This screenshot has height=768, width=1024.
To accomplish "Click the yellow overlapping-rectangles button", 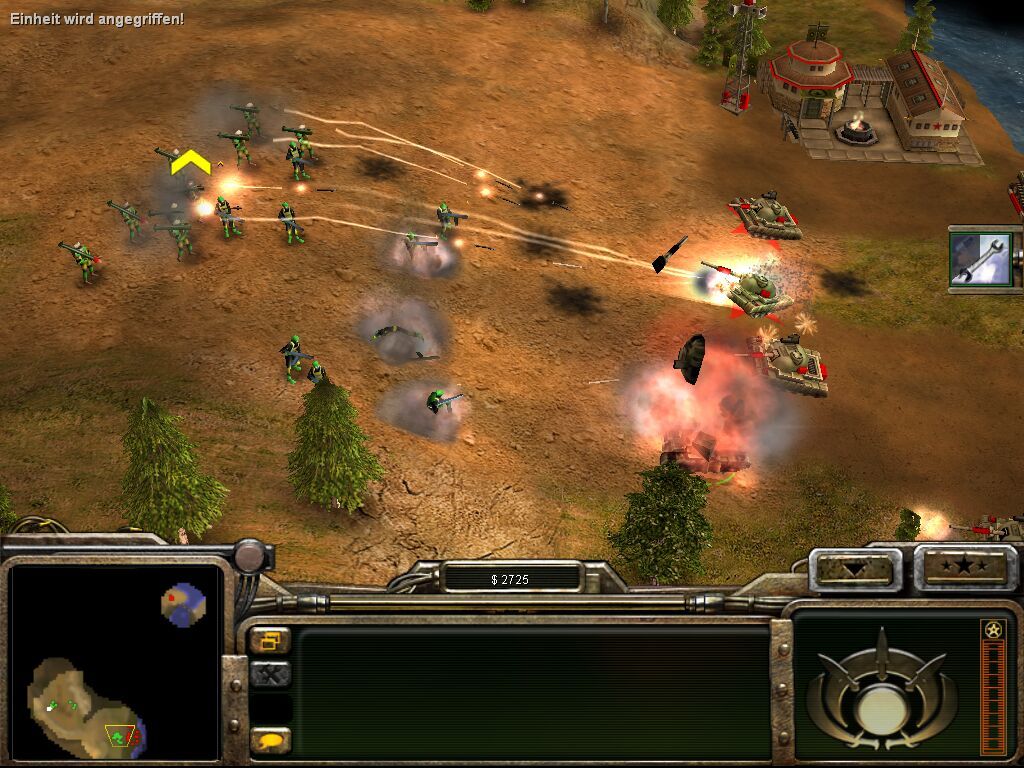I will (x=270, y=641).
